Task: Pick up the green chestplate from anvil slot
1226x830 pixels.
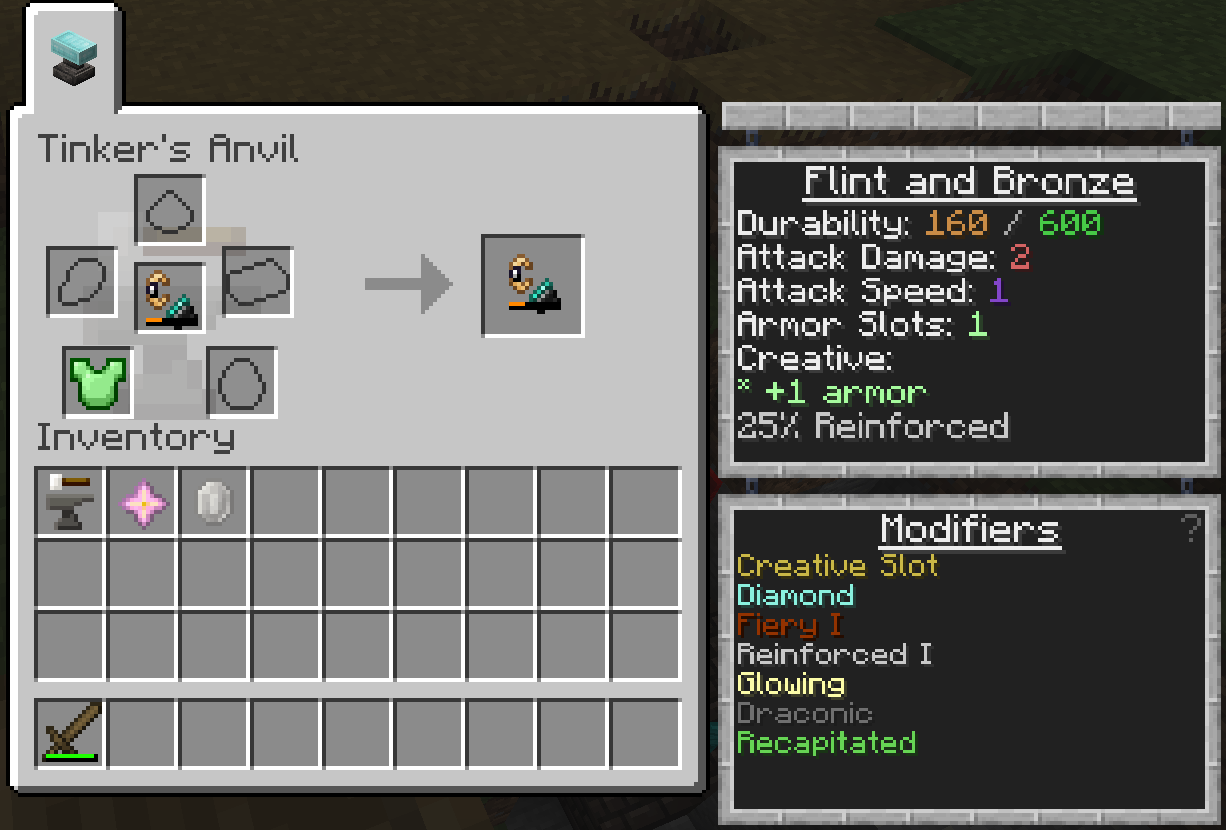Action: 98,382
